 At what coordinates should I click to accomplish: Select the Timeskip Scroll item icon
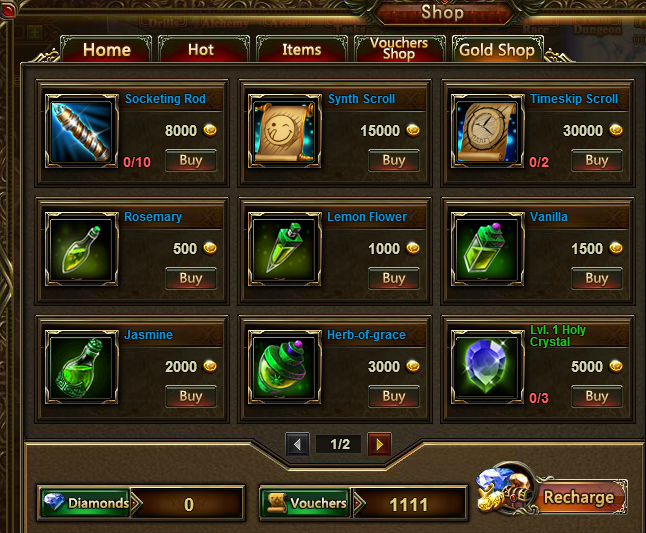[x=487, y=133]
